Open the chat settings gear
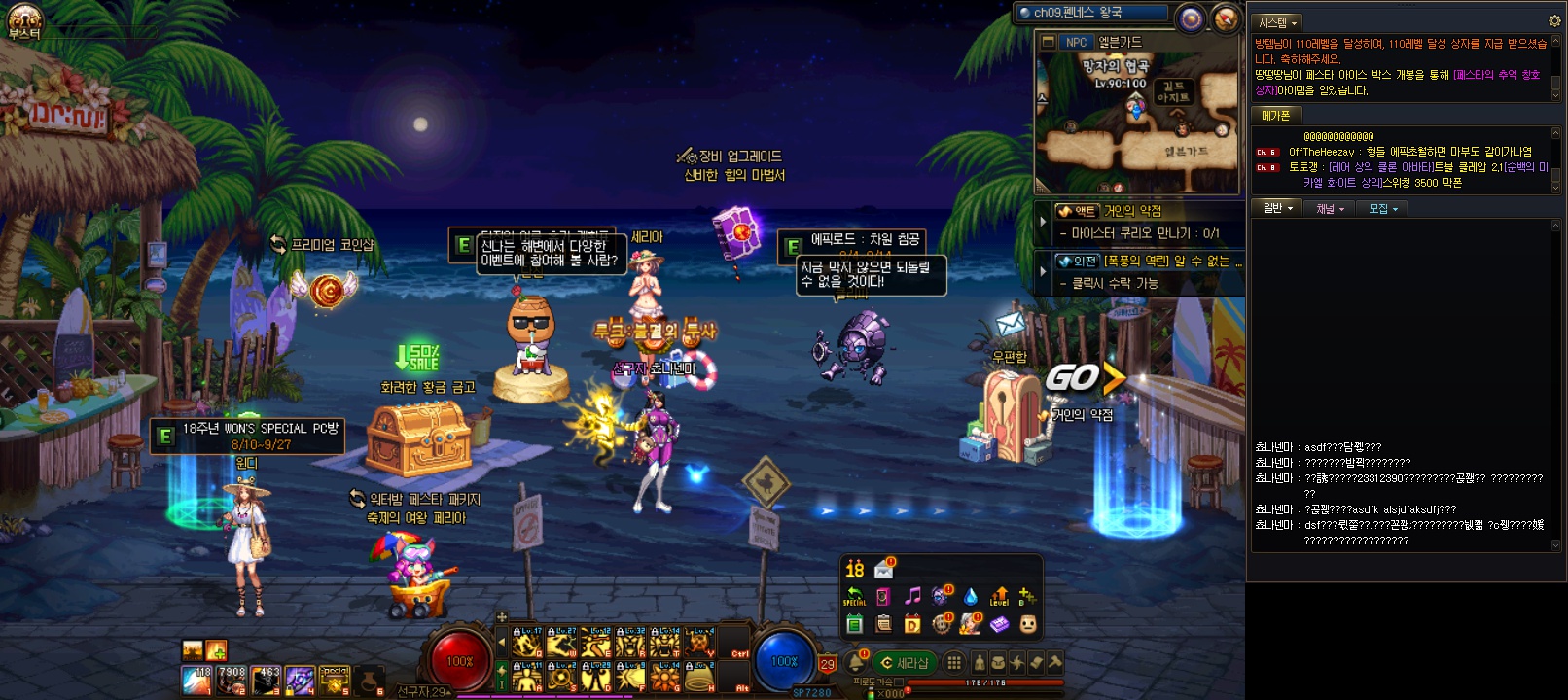 coord(1553,20)
